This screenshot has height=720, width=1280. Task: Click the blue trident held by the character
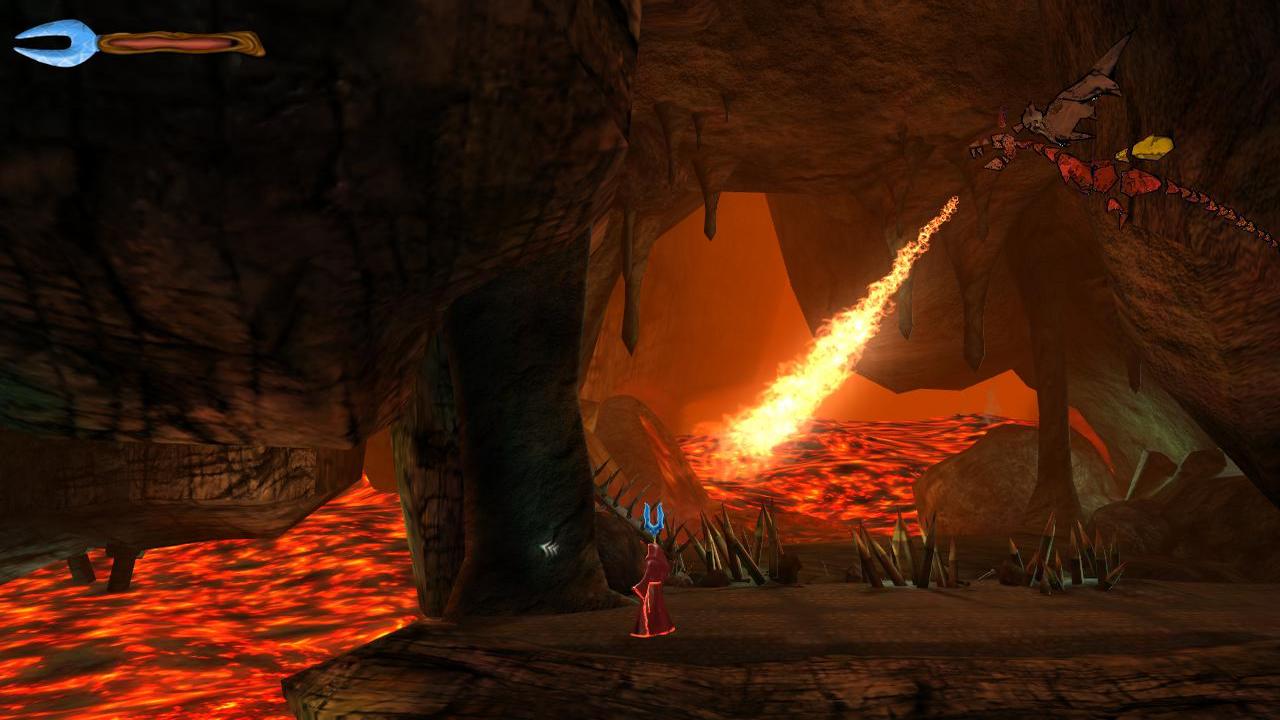(x=655, y=518)
